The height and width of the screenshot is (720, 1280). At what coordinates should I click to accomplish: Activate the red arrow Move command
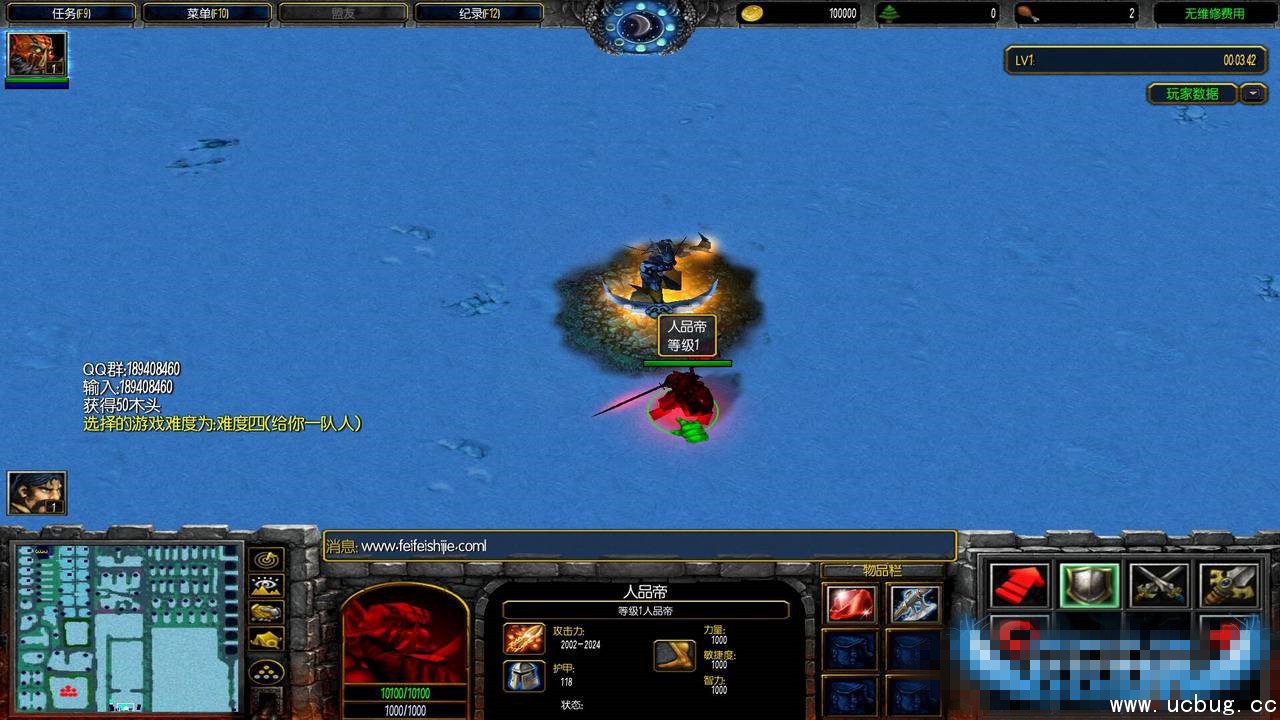click(x=1019, y=586)
